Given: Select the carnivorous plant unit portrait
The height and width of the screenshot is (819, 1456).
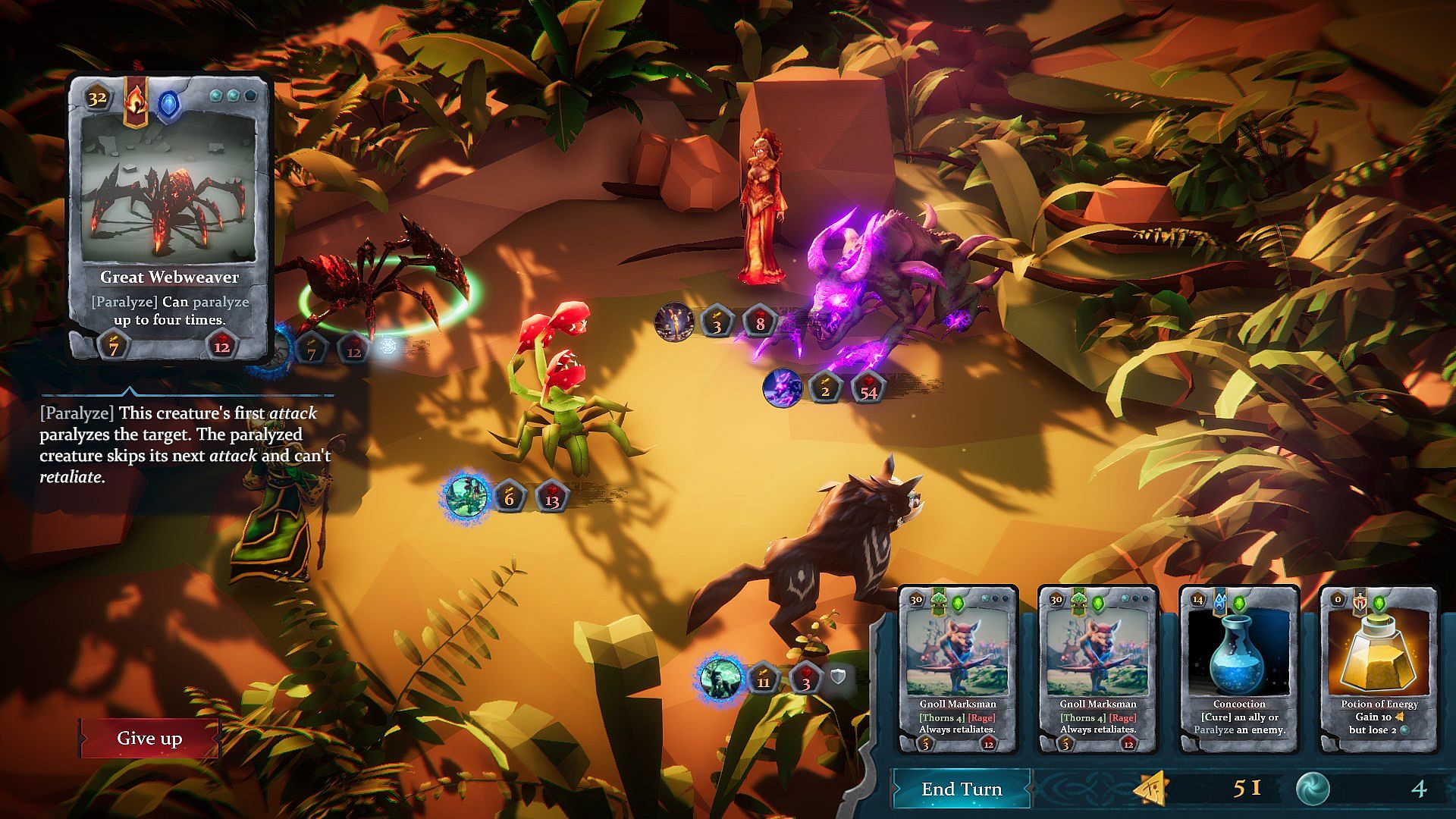Looking at the screenshot, I should 466,495.
